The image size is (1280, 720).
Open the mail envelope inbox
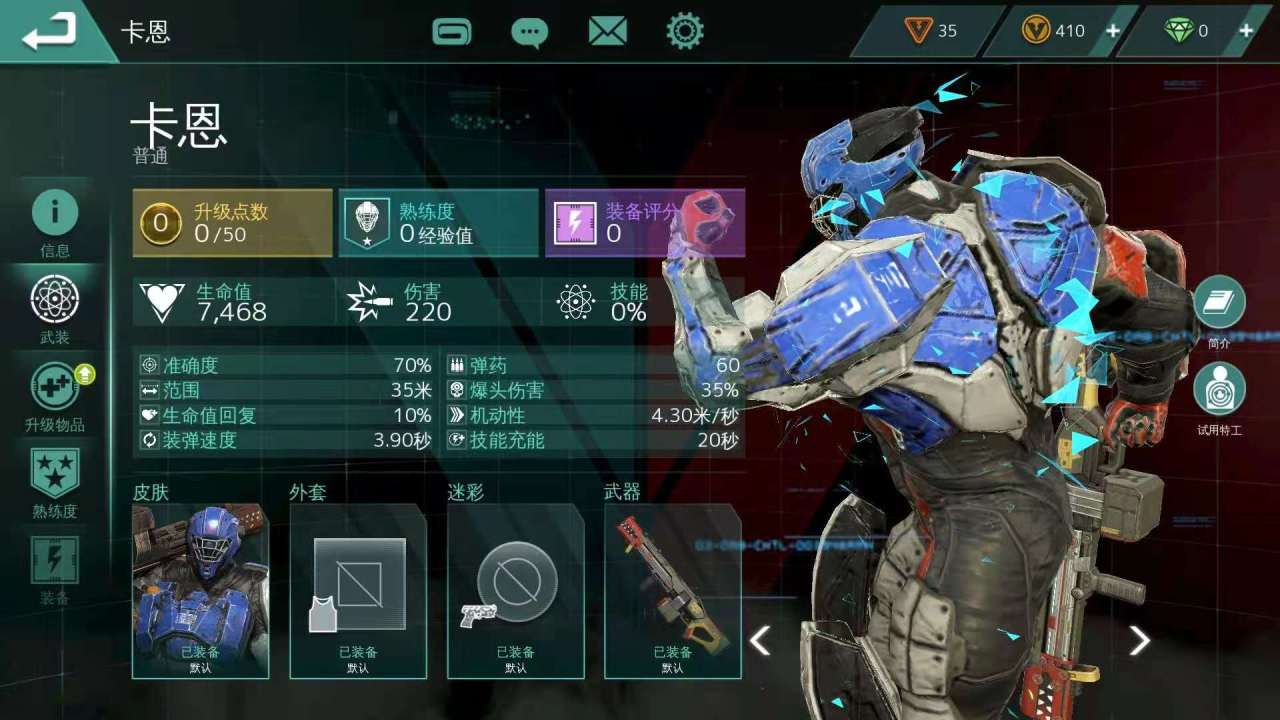[607, 31]
